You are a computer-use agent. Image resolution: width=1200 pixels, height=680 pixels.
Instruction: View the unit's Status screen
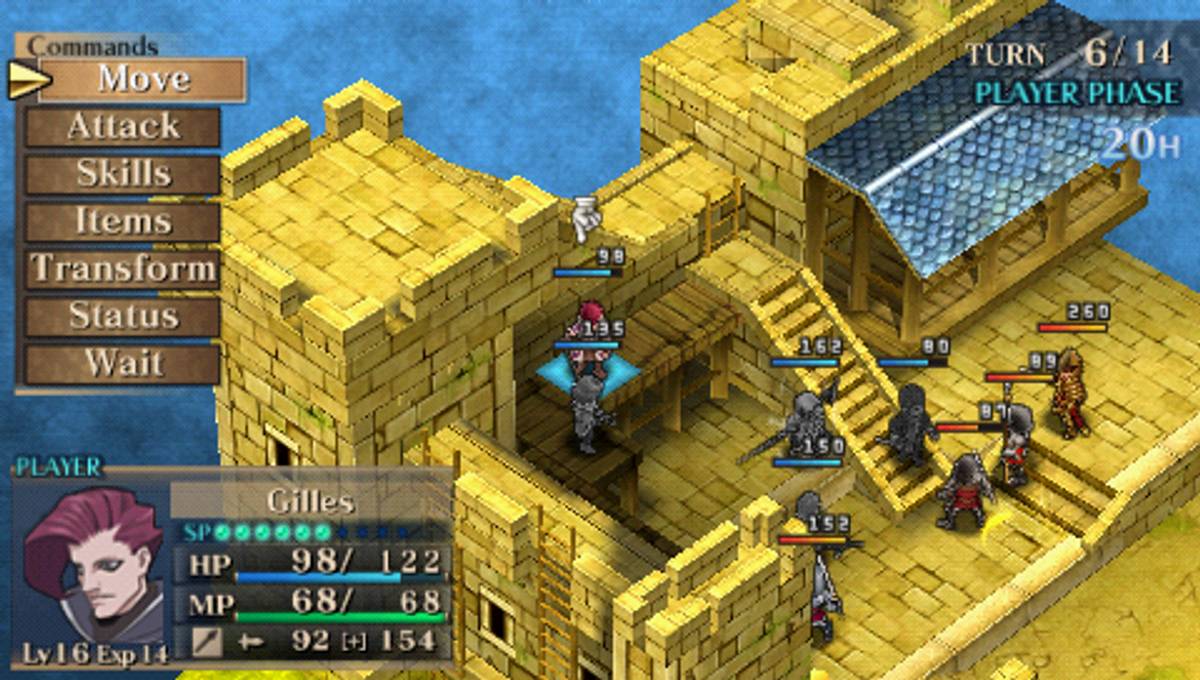(x=123, y=316)
